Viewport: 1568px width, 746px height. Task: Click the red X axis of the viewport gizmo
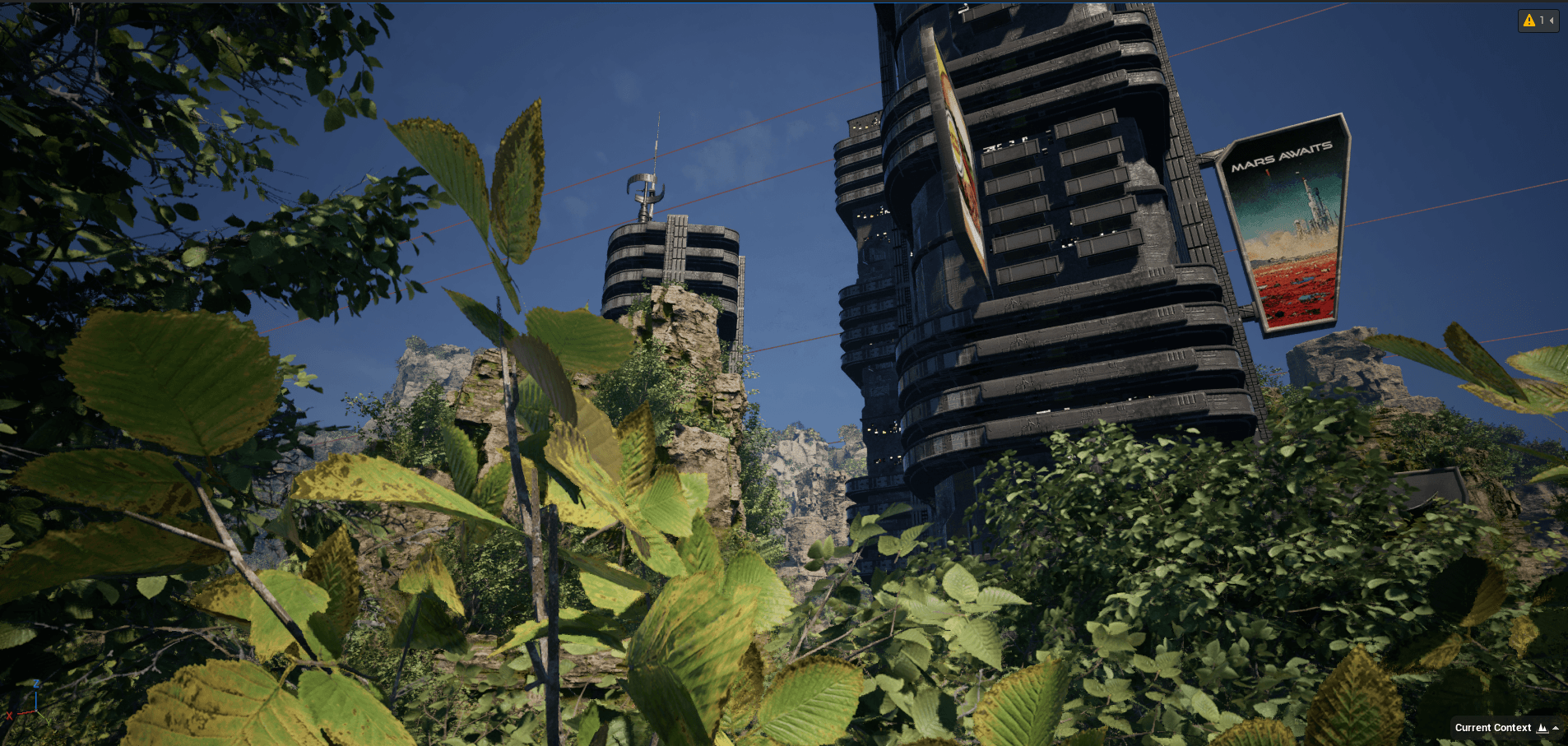point(25,712)
